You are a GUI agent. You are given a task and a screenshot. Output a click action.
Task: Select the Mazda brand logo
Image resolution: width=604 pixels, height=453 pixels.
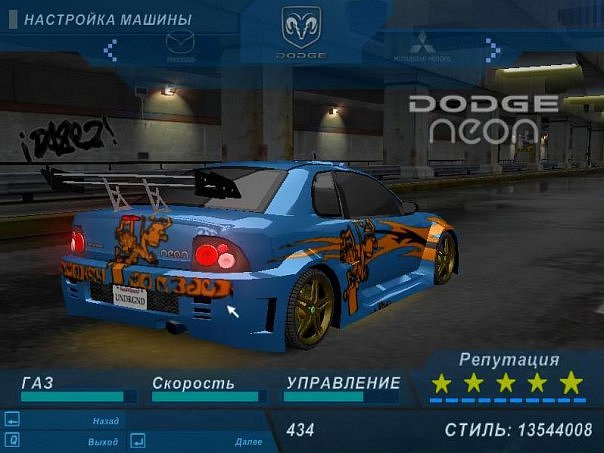[x=181, y=46]
